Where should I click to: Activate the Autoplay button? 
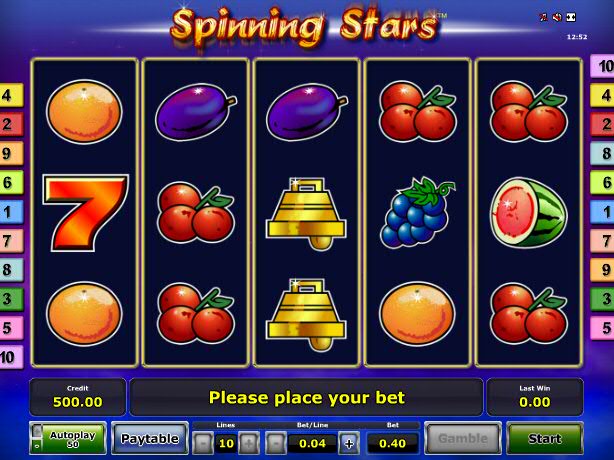[x=69, y=438]
